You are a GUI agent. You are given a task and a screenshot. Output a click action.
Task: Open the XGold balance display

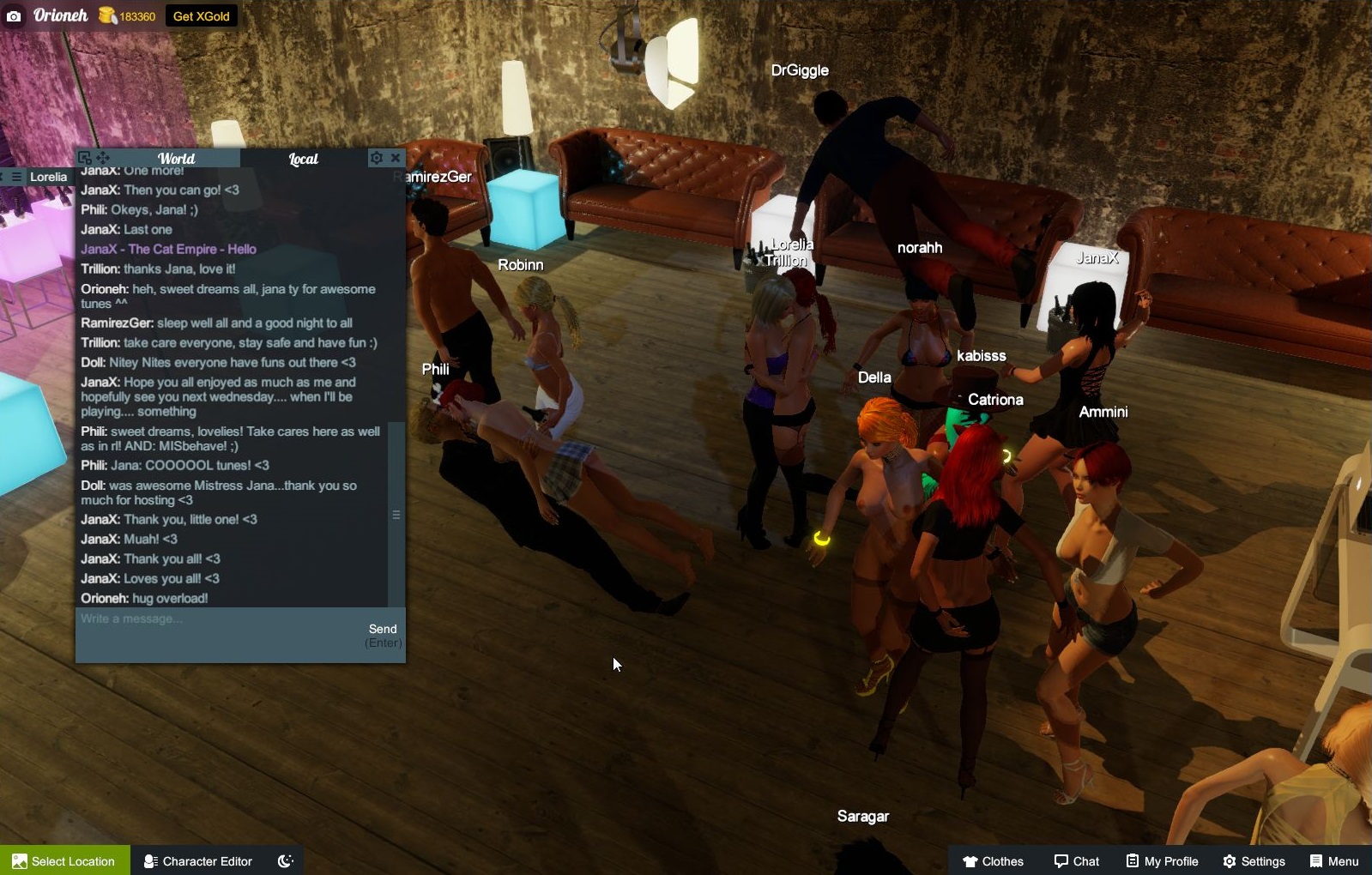click(x=127, y=15)
